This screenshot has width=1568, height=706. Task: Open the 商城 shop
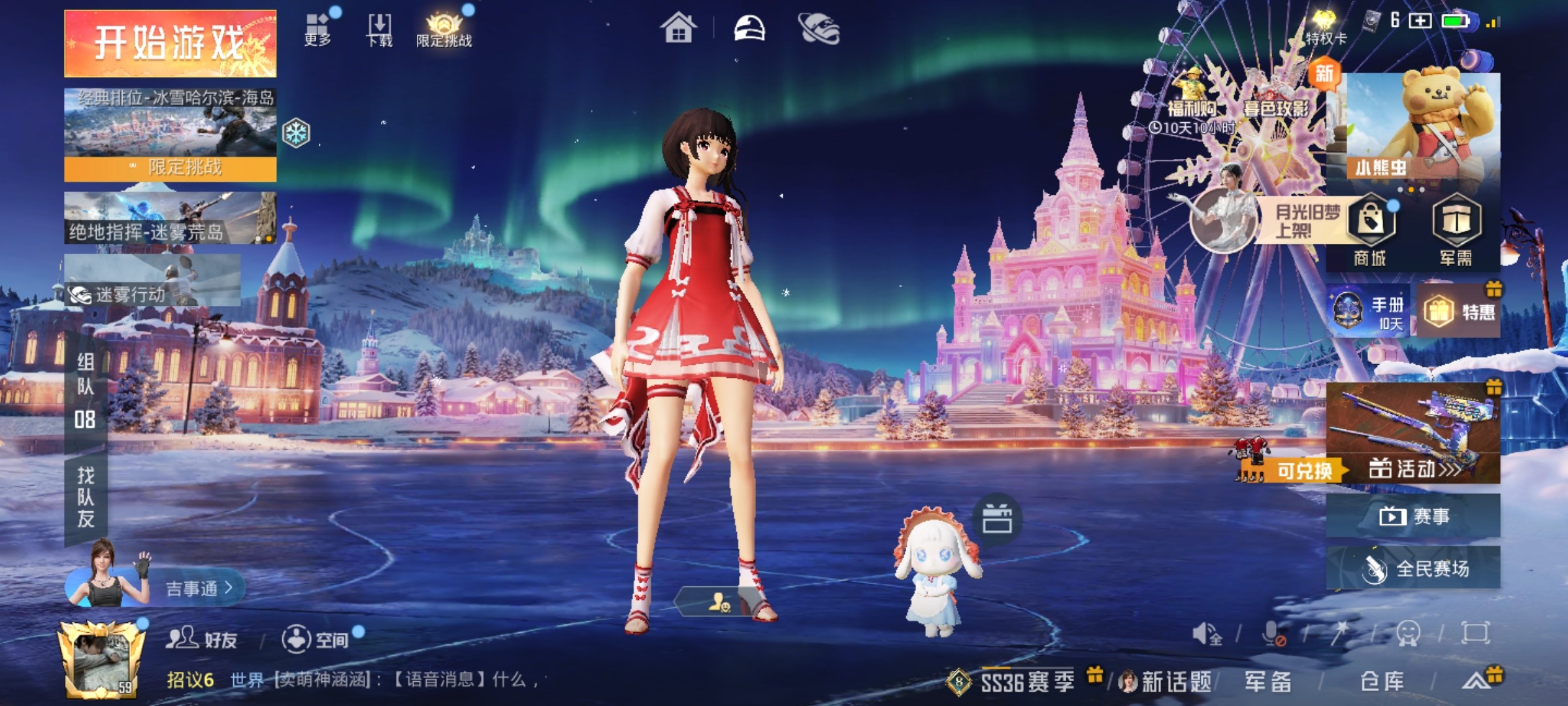click(x=1371, y=230)
